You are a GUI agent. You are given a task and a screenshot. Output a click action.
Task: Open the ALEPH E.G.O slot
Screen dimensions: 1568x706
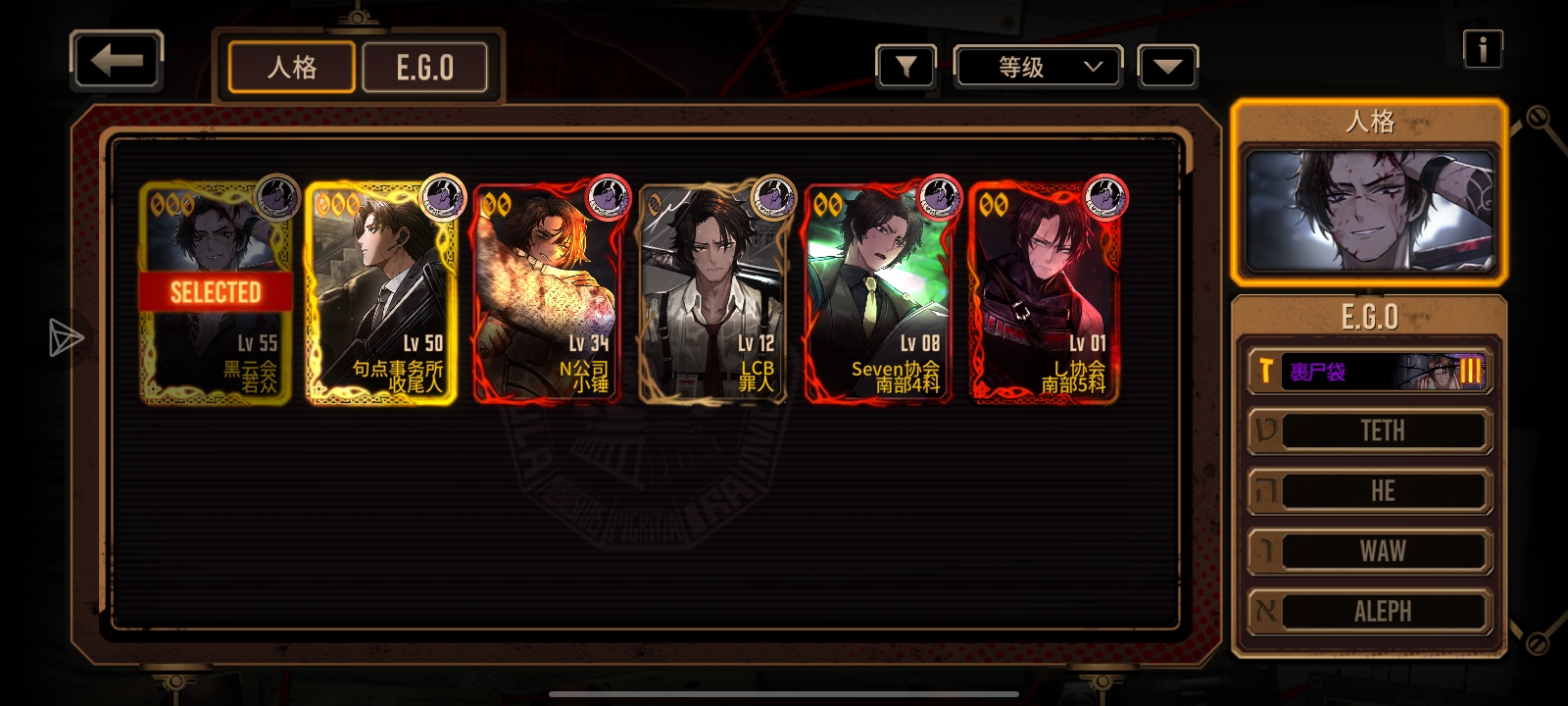1369,611
